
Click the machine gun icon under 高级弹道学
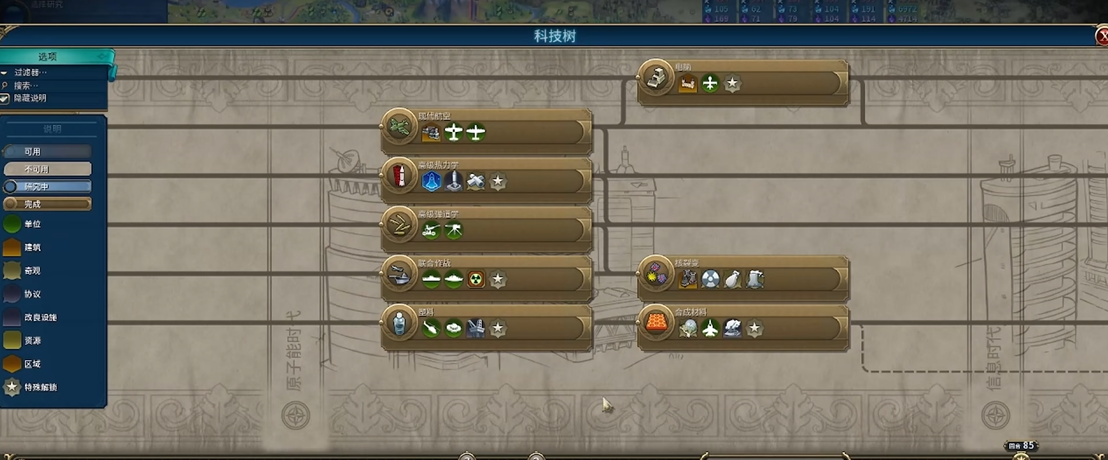[454, 232]
